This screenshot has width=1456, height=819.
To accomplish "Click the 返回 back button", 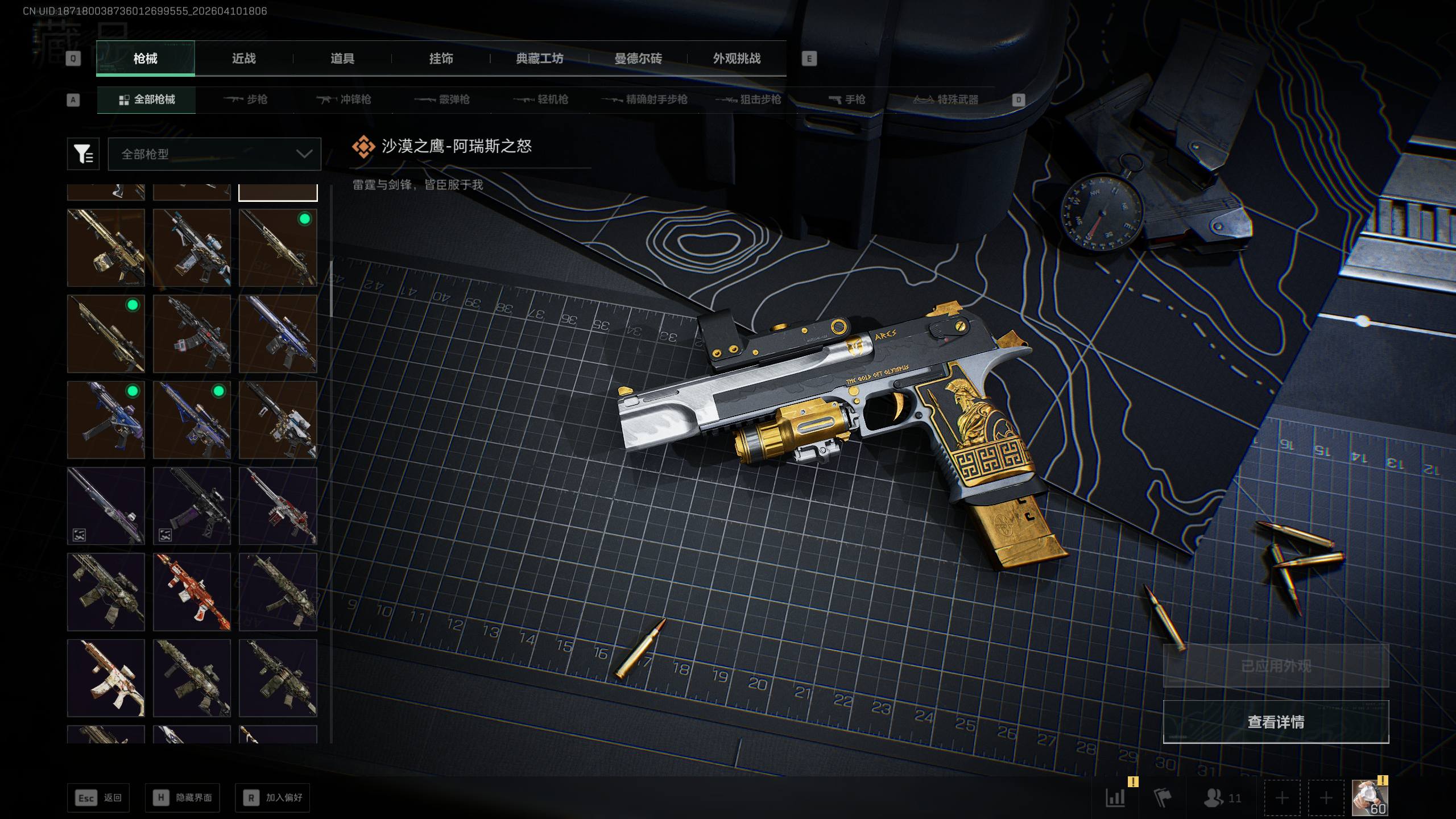I will pos(98,798).
